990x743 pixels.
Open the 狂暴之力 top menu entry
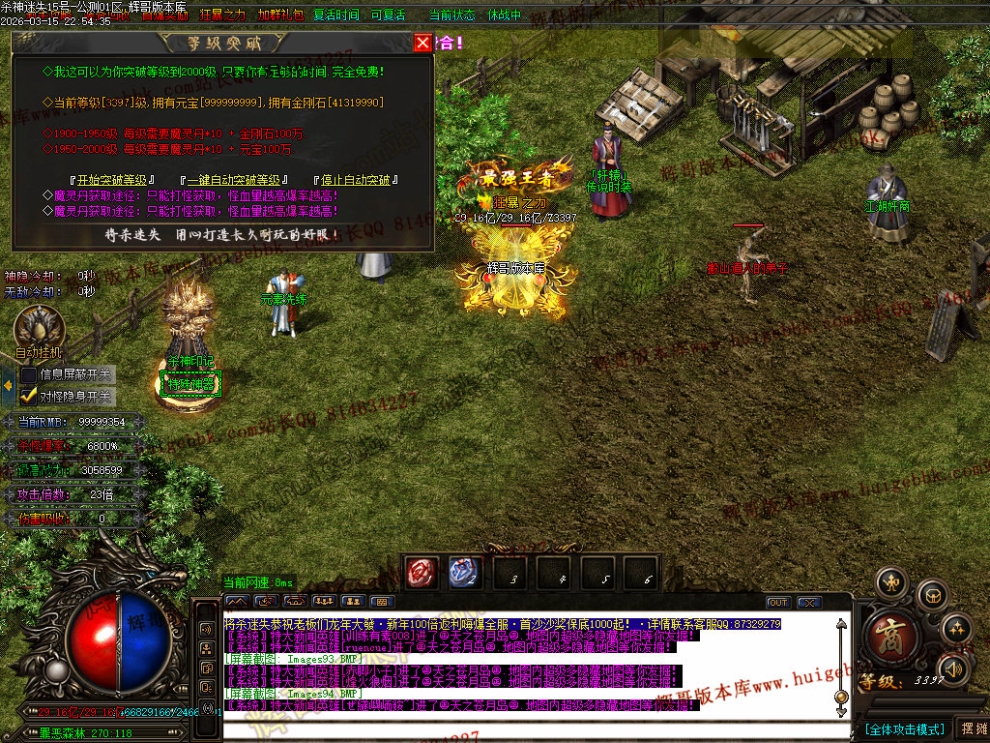tap(222, 15)
